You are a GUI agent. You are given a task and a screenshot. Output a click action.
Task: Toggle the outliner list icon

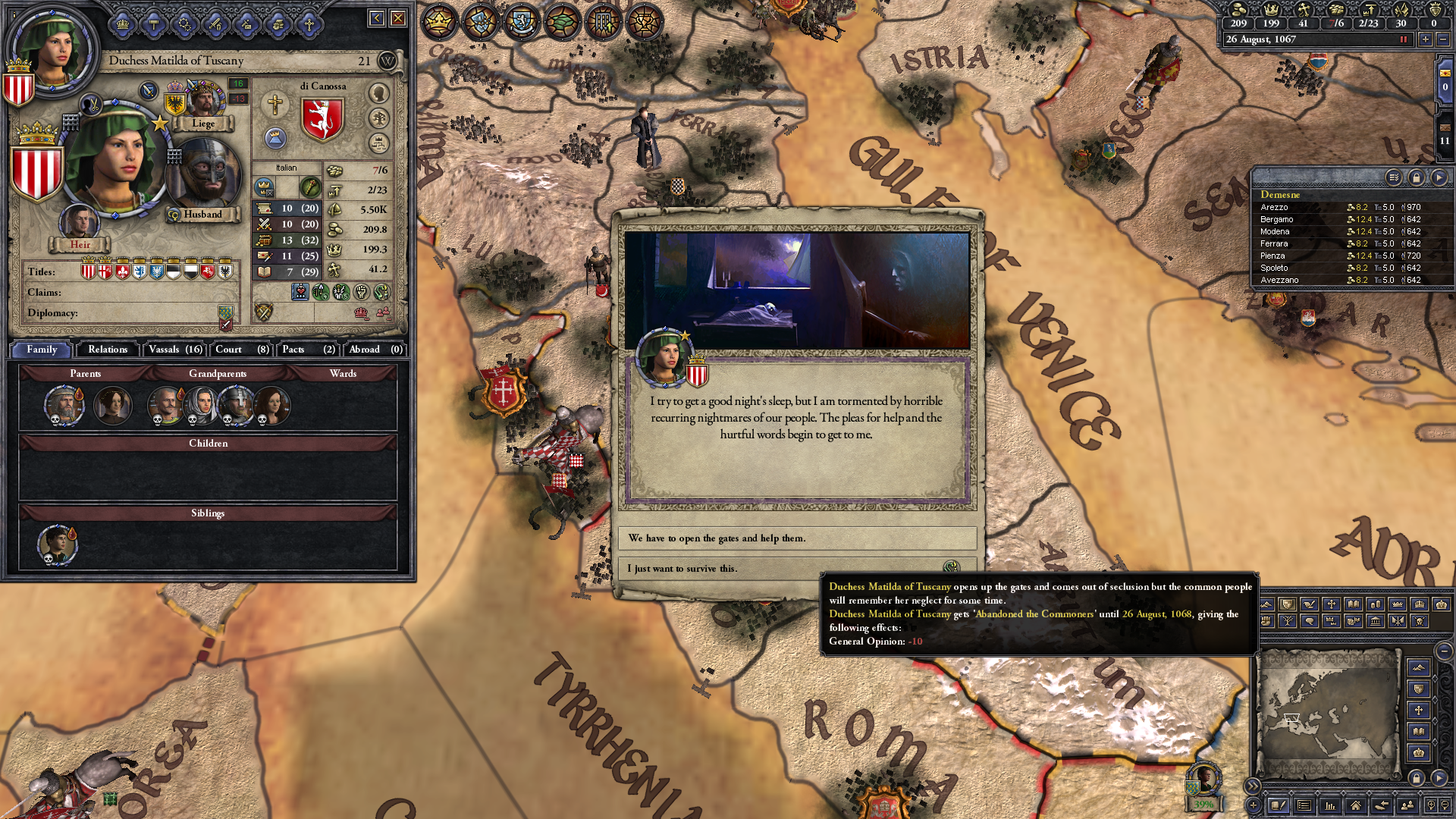[x=1304, y=805]
